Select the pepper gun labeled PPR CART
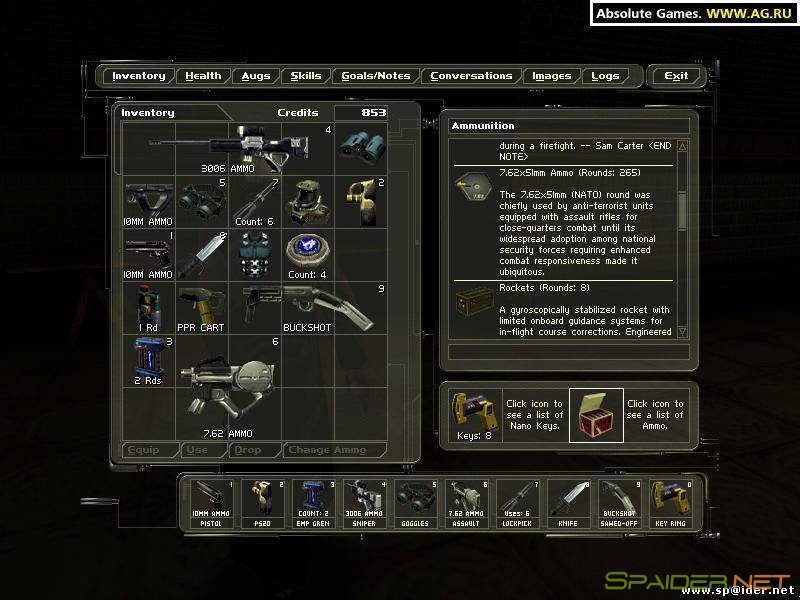Screen dimensions: 800x600 point(203,306)
